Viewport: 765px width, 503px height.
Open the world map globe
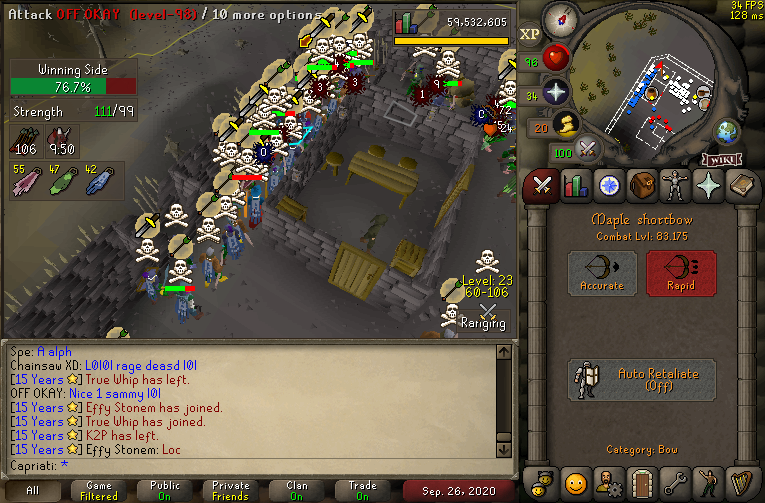(x=725, y=131)
